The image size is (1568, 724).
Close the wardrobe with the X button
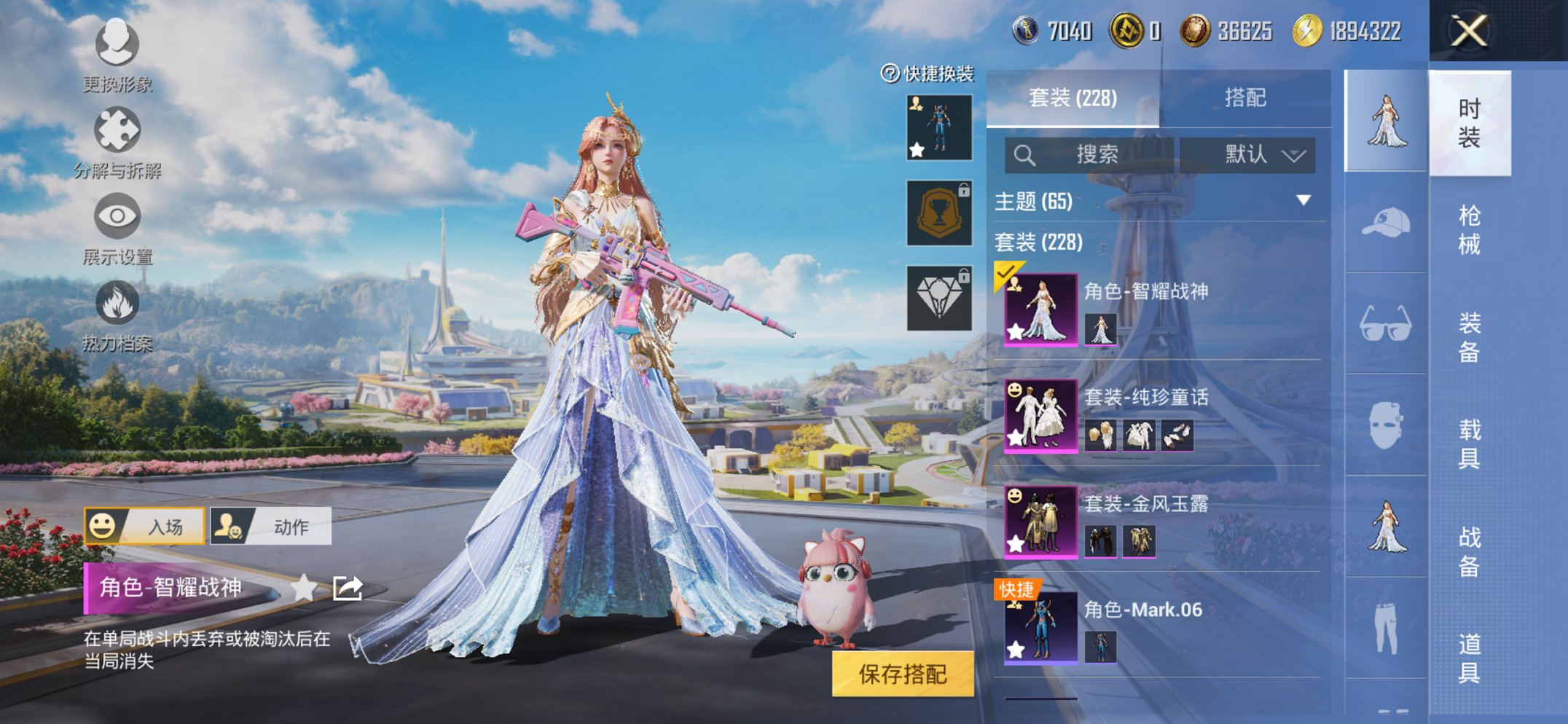[1468, 31]
